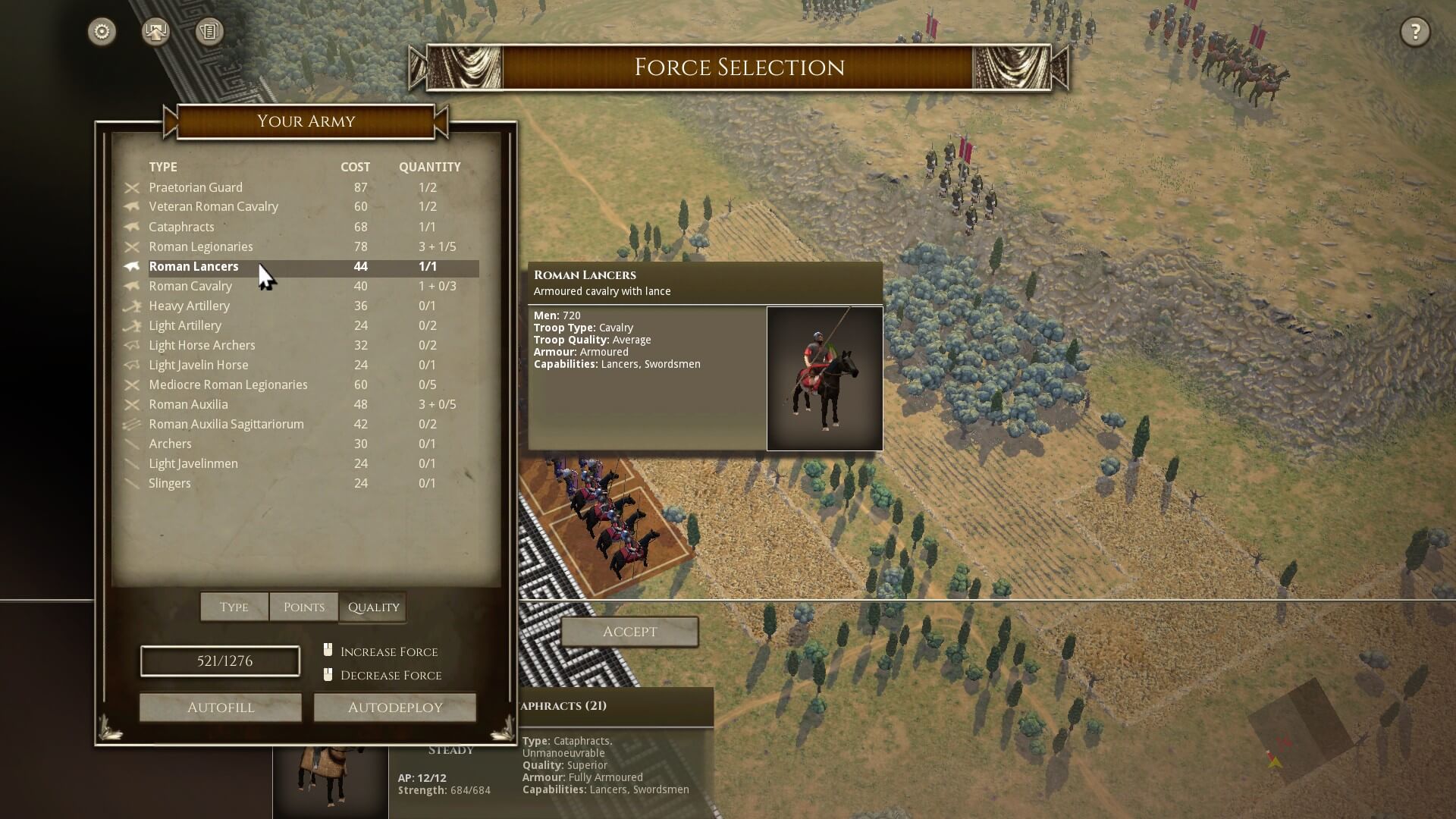This screenshot has width=1456, height=819.
Task: Autofill the army roster
Action: click(221, 708)
